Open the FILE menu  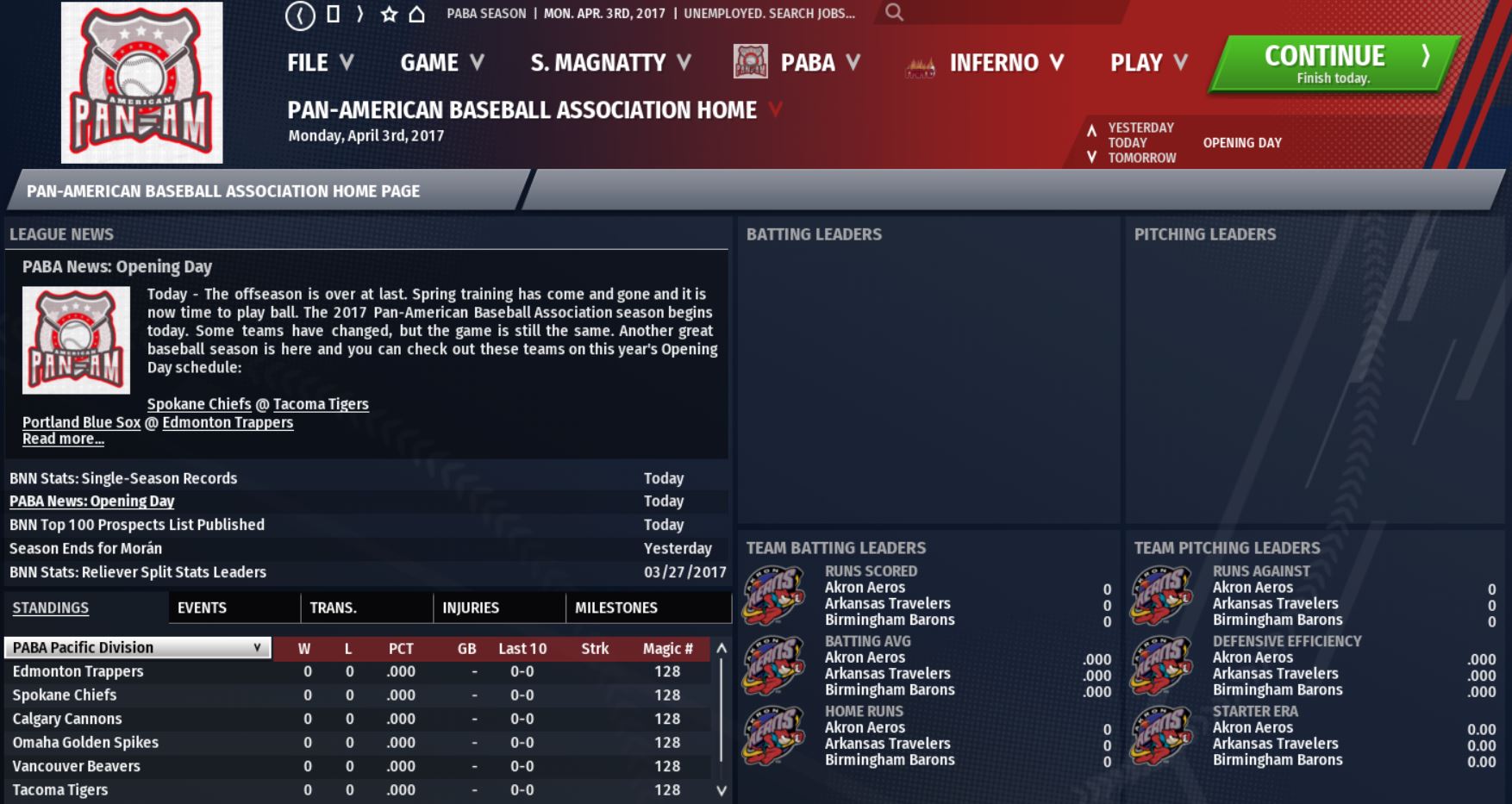320,63
